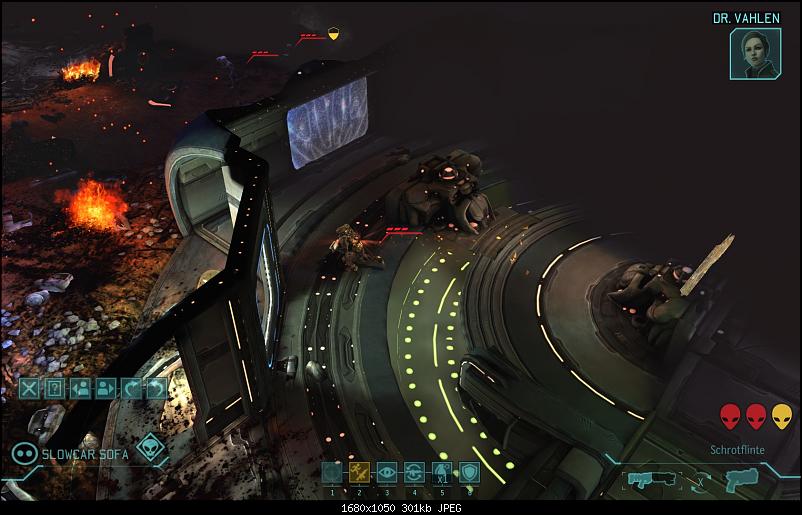Open the question mark info button

pos(54,388)
